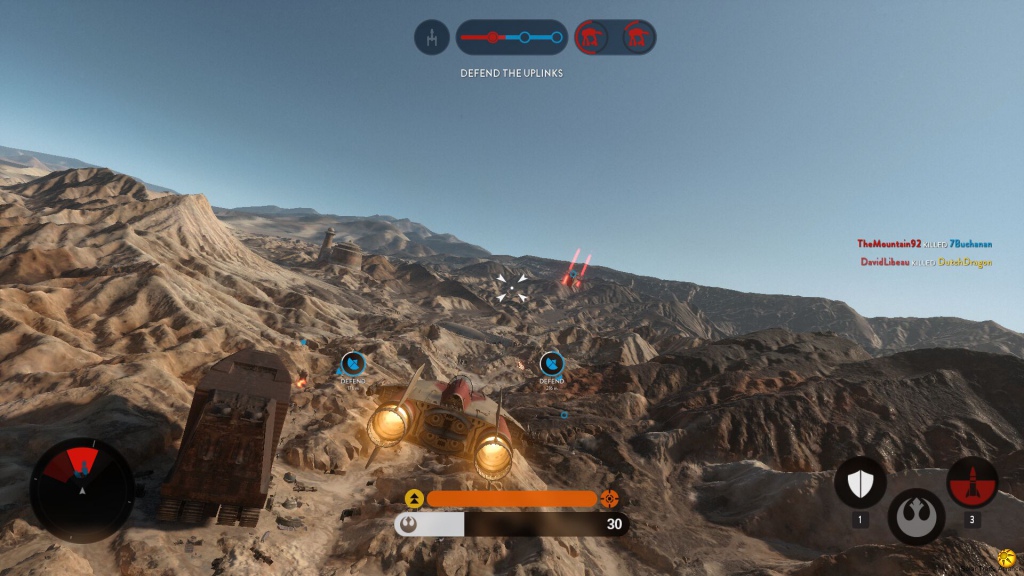
Task: Activate the yellow speed boost icon
Action: (414, 499)
